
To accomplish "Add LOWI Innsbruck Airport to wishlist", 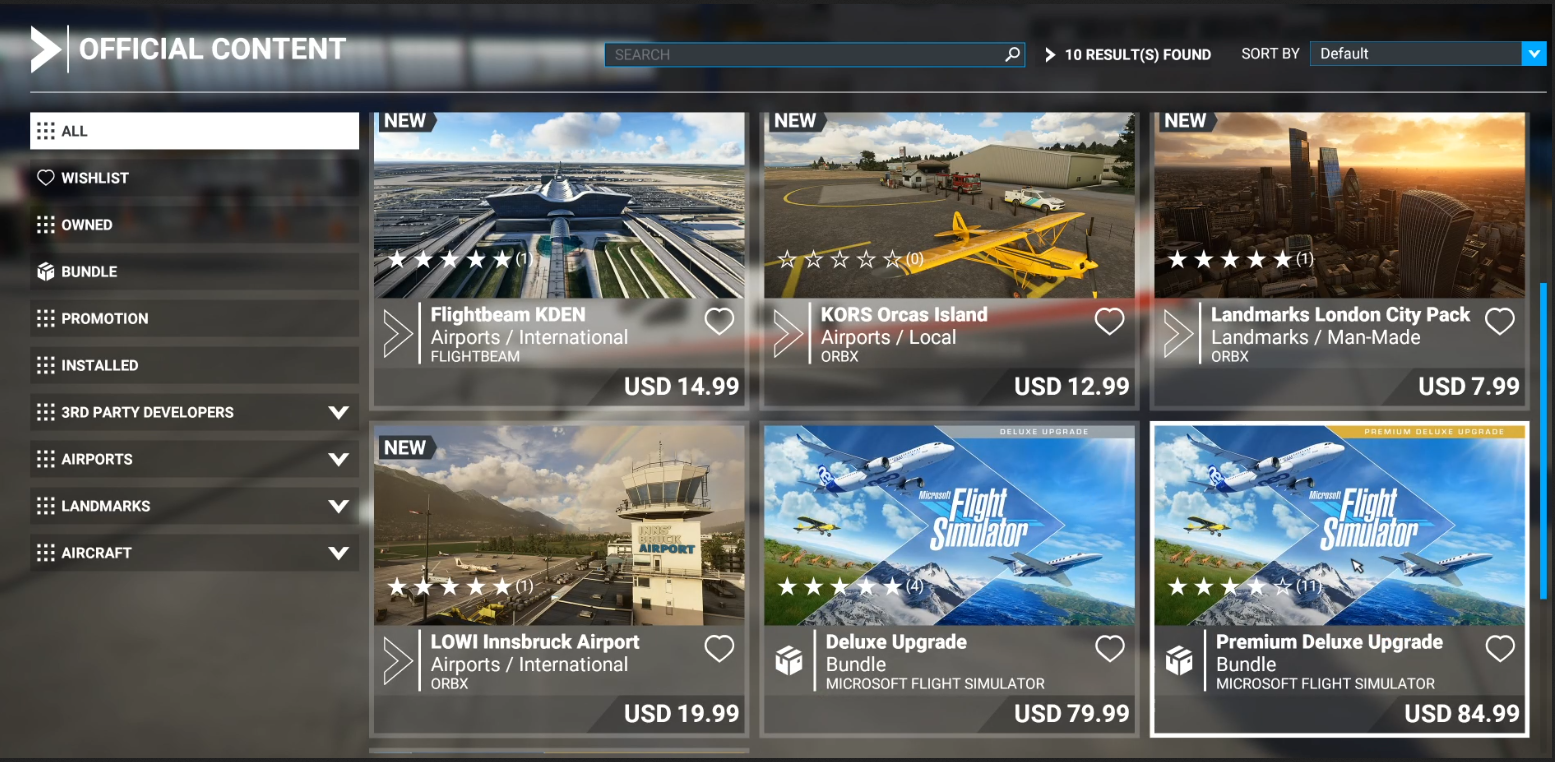I will [x=719, y=649].
